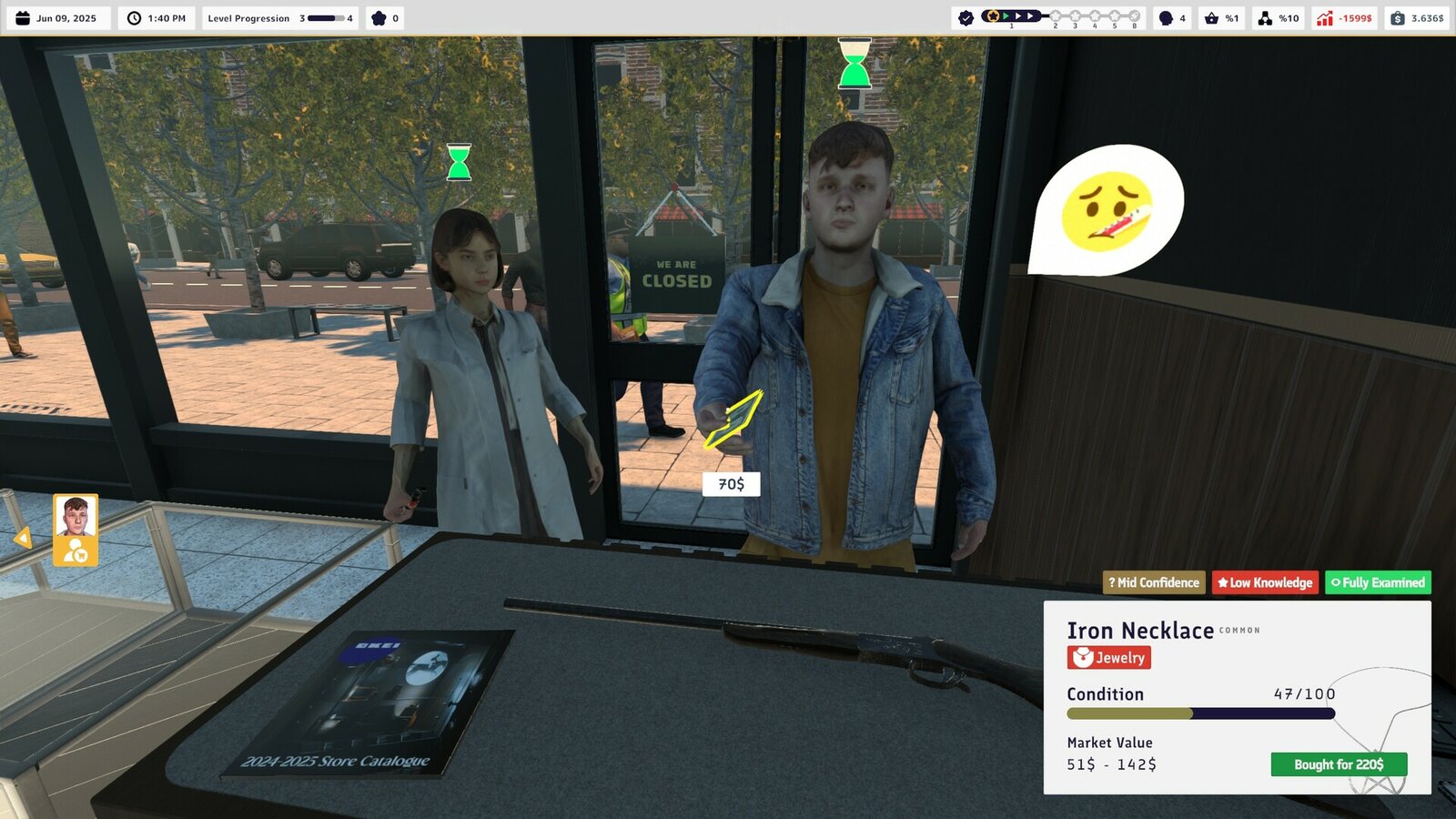Collapse the customer portrait panel via left arrow
Screen dimensions: 1456x819
click(x=24, y=537)
